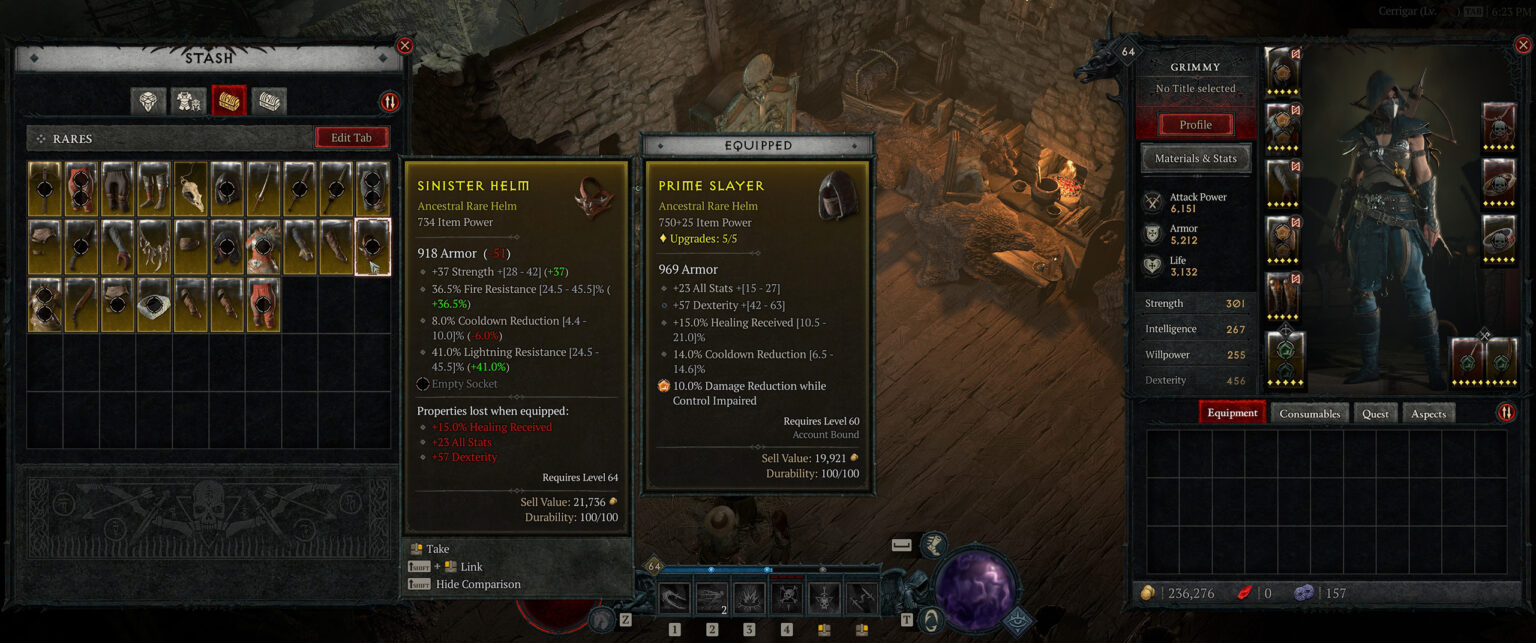The height and width of the screenshot is (643, 1536).
Task: Close the Stash panel
Action: (x=404, y=45)
